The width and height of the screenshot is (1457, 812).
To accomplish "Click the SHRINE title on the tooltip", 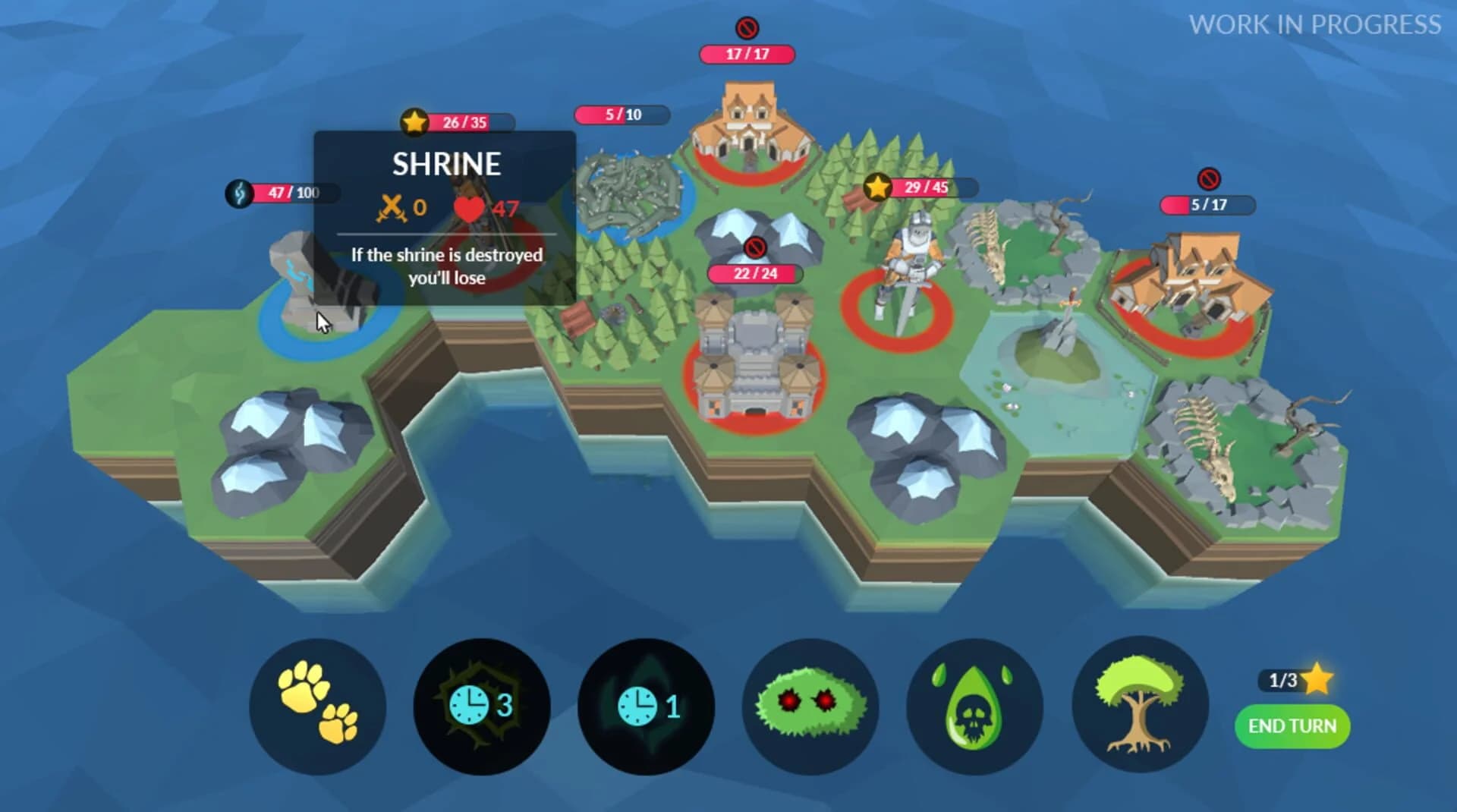I will coord(446,163).
